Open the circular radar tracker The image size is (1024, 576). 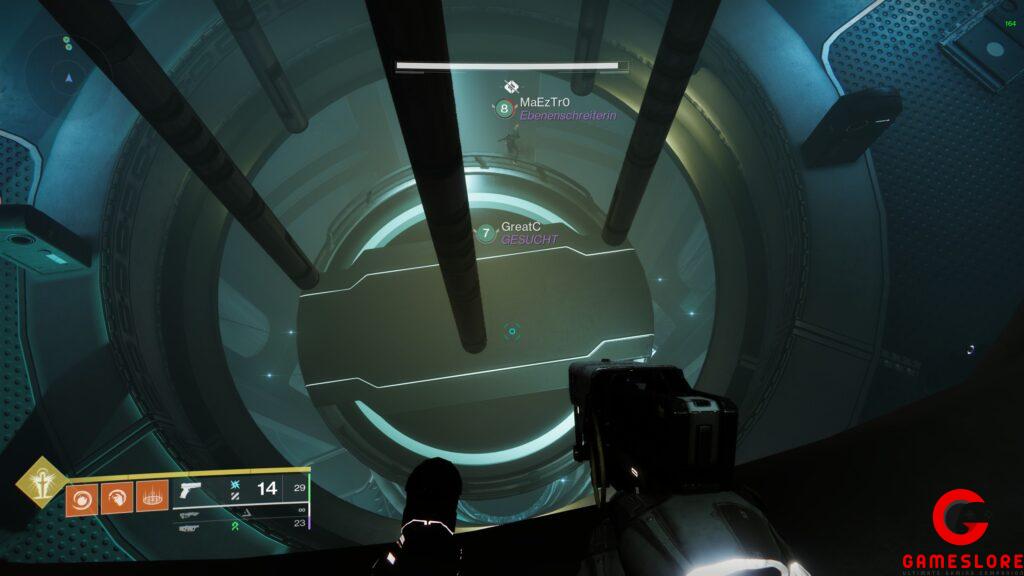point(68,73)
